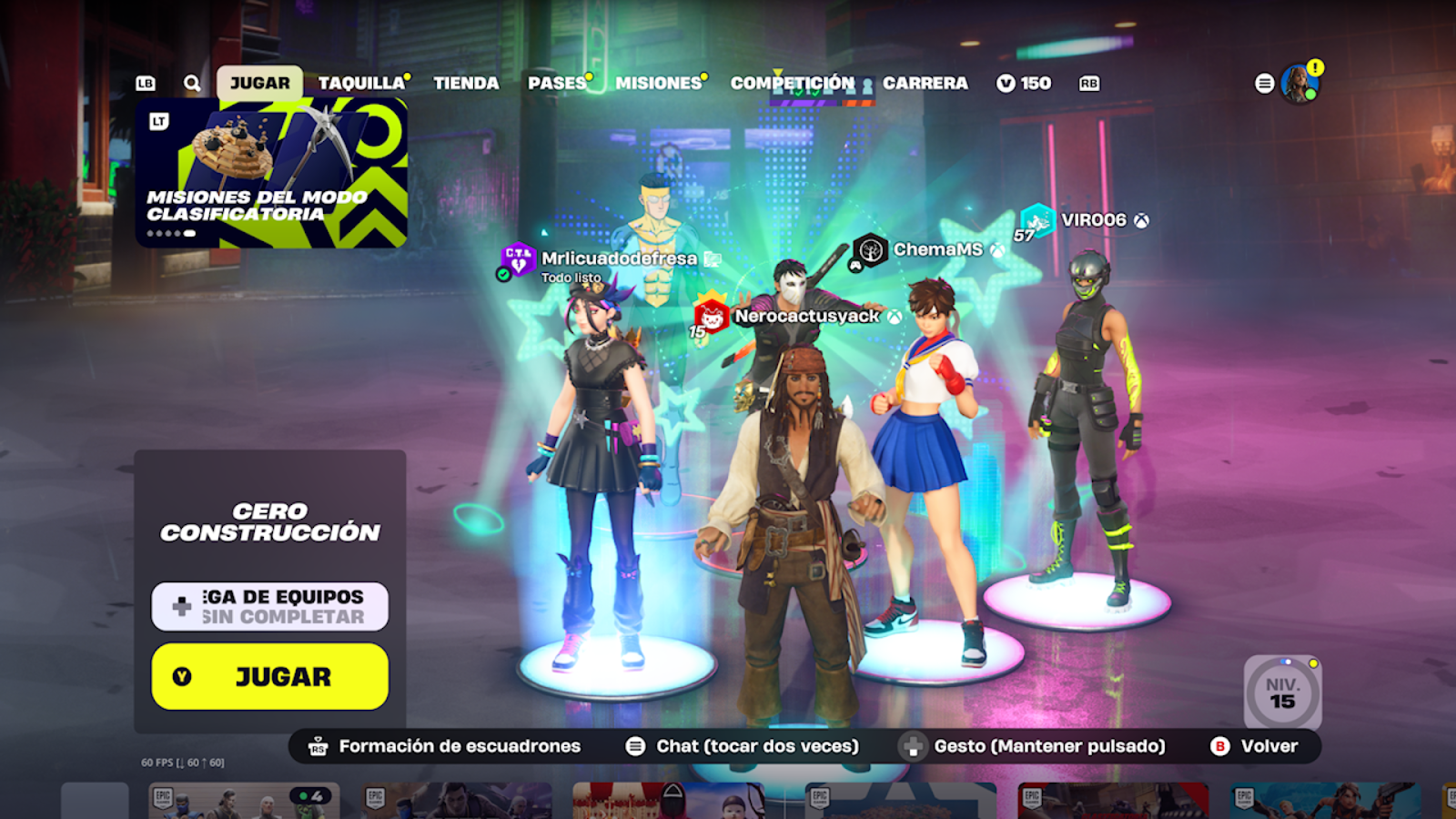
Task: Select the ChemaMS player nameplate
Action: click(x=937, y=249)
